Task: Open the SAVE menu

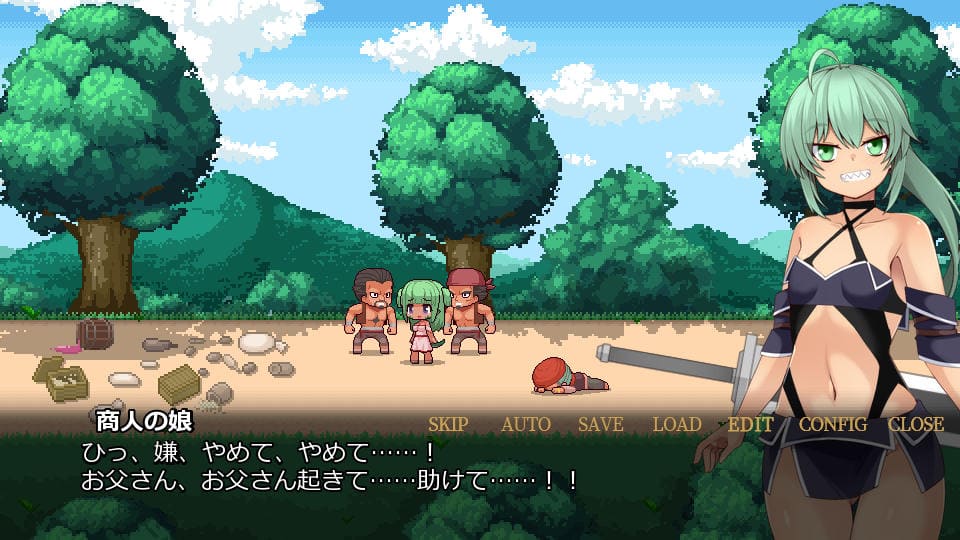Action: point(601,424)
